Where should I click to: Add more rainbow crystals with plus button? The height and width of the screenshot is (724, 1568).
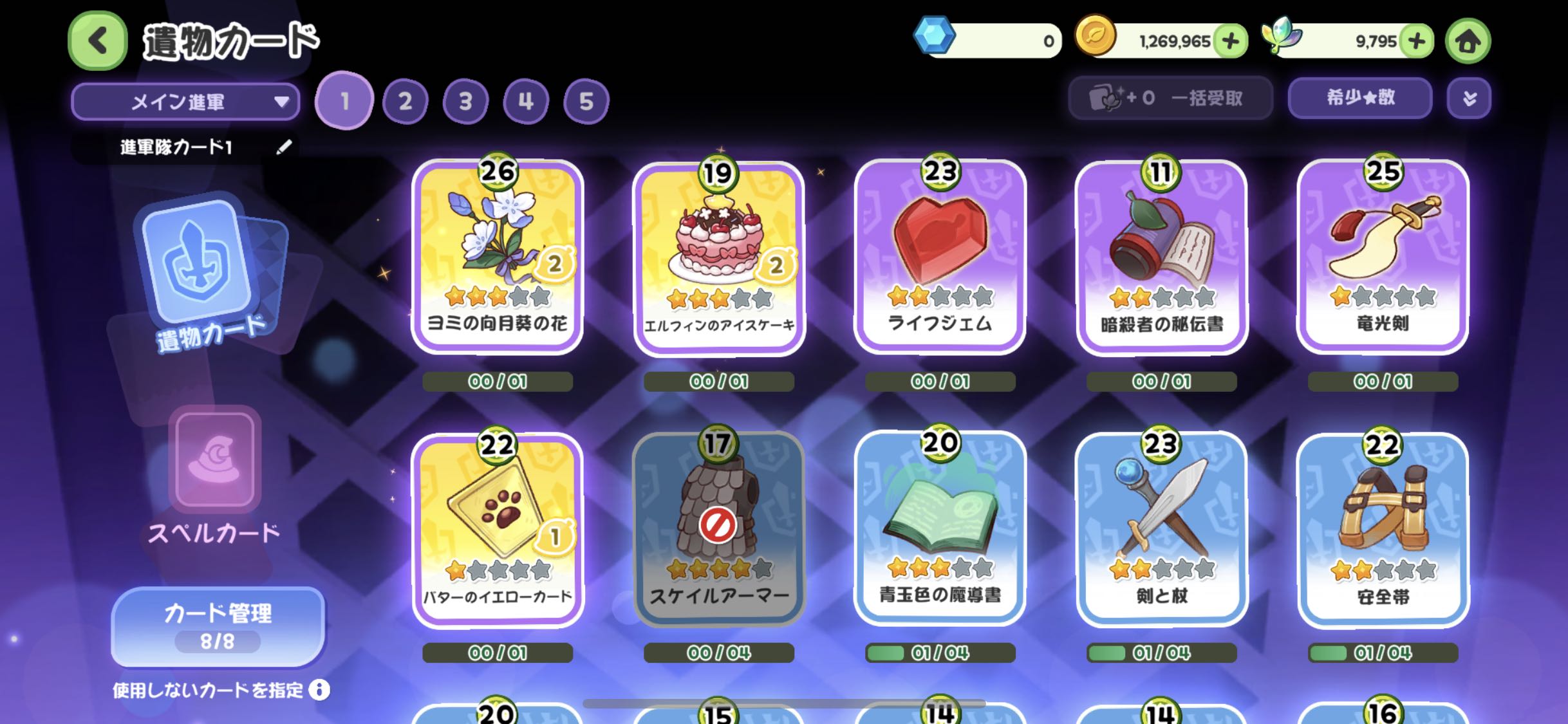coord(1416,41)
